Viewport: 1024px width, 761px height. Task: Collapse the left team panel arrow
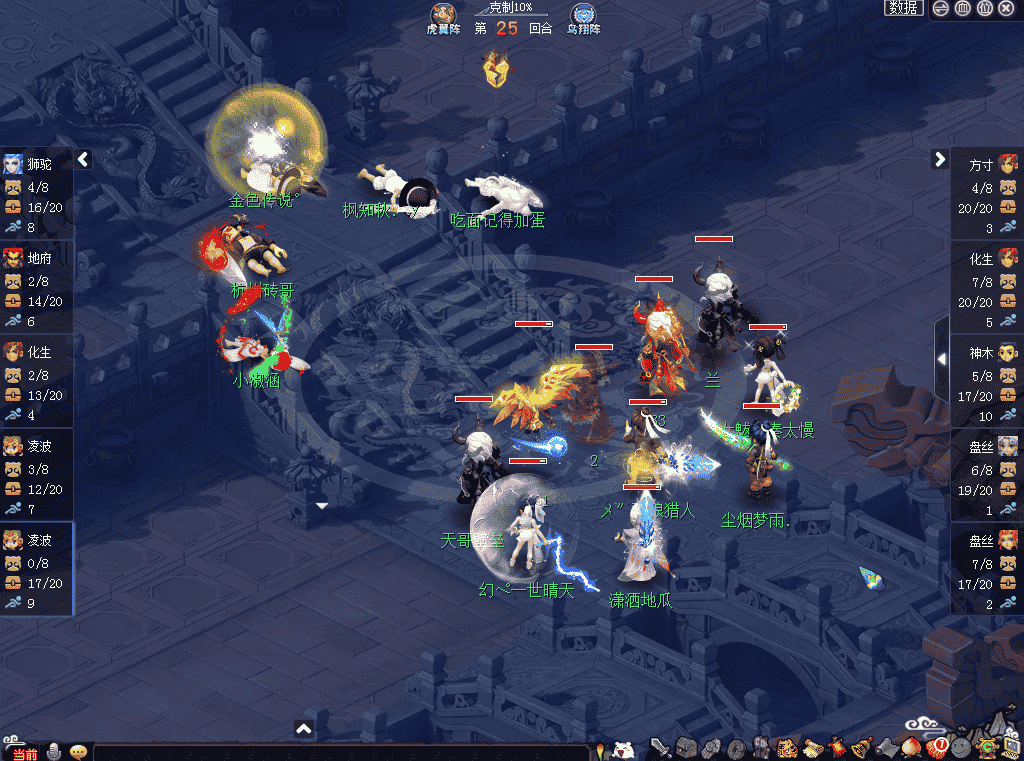pyautogui.click(x=83, y=159)
